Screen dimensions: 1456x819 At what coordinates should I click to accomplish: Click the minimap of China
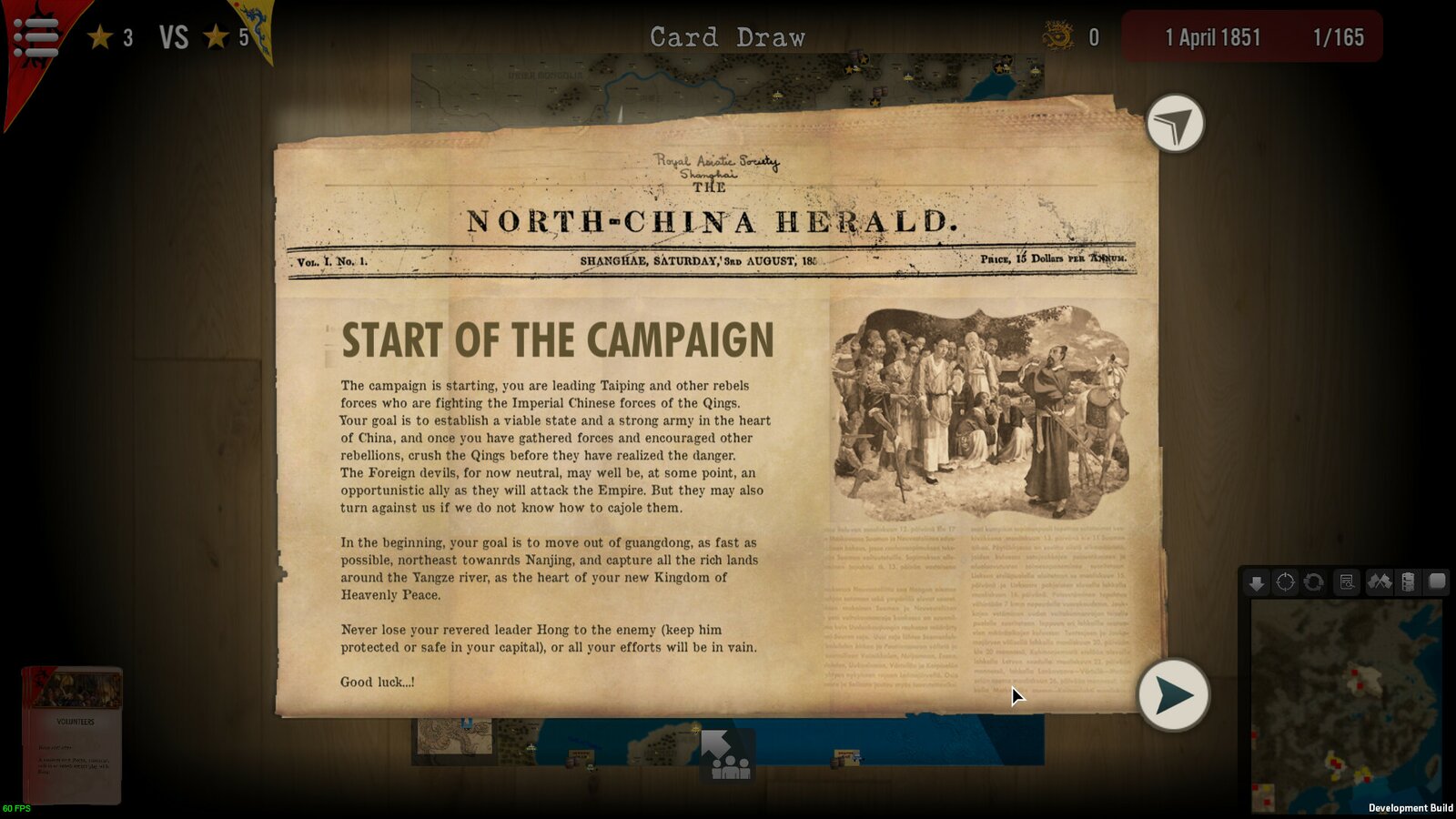coord(1345,706)
